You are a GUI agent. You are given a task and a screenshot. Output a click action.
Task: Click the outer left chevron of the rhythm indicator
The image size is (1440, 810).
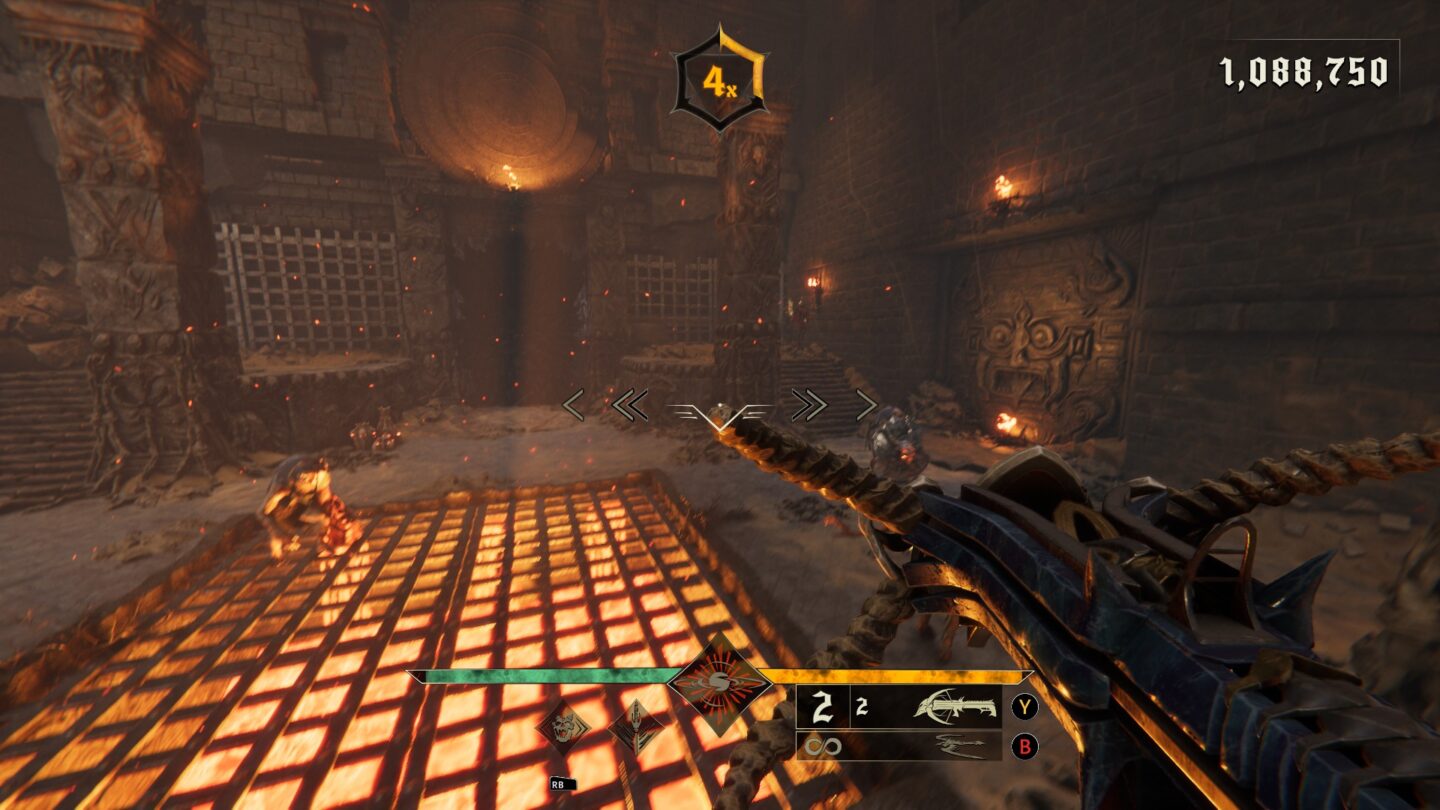point(572,406)
